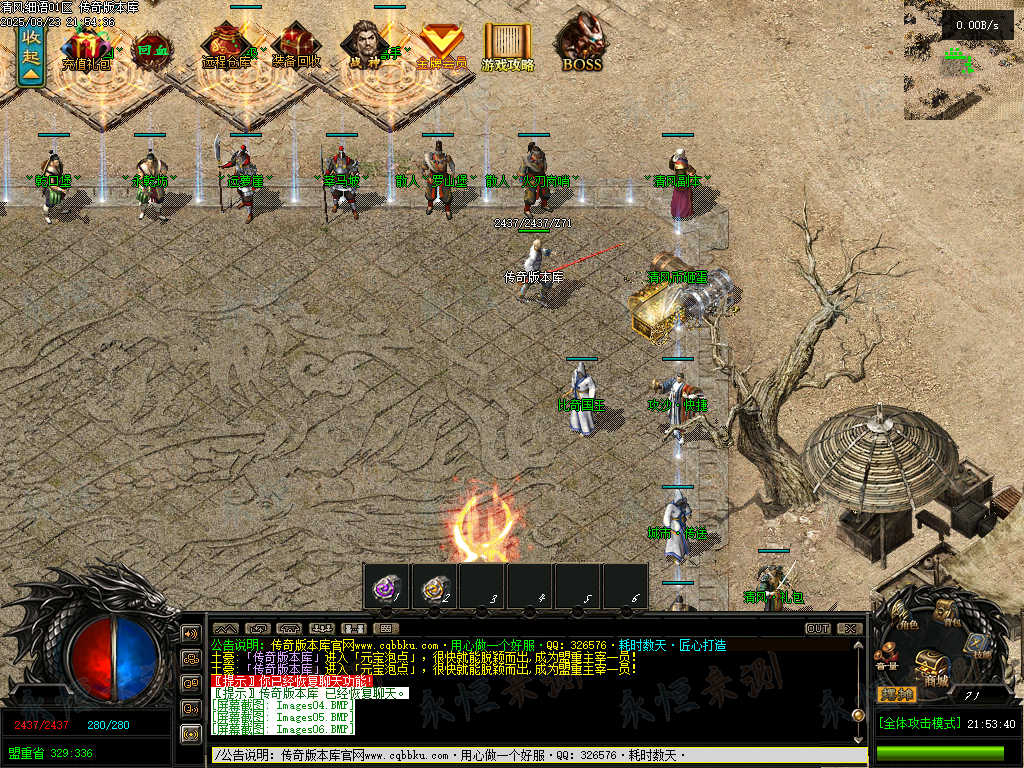This screenshot has height=768, width=1024.
Task: Open the 技能 skills book
Action: (977, 645)
